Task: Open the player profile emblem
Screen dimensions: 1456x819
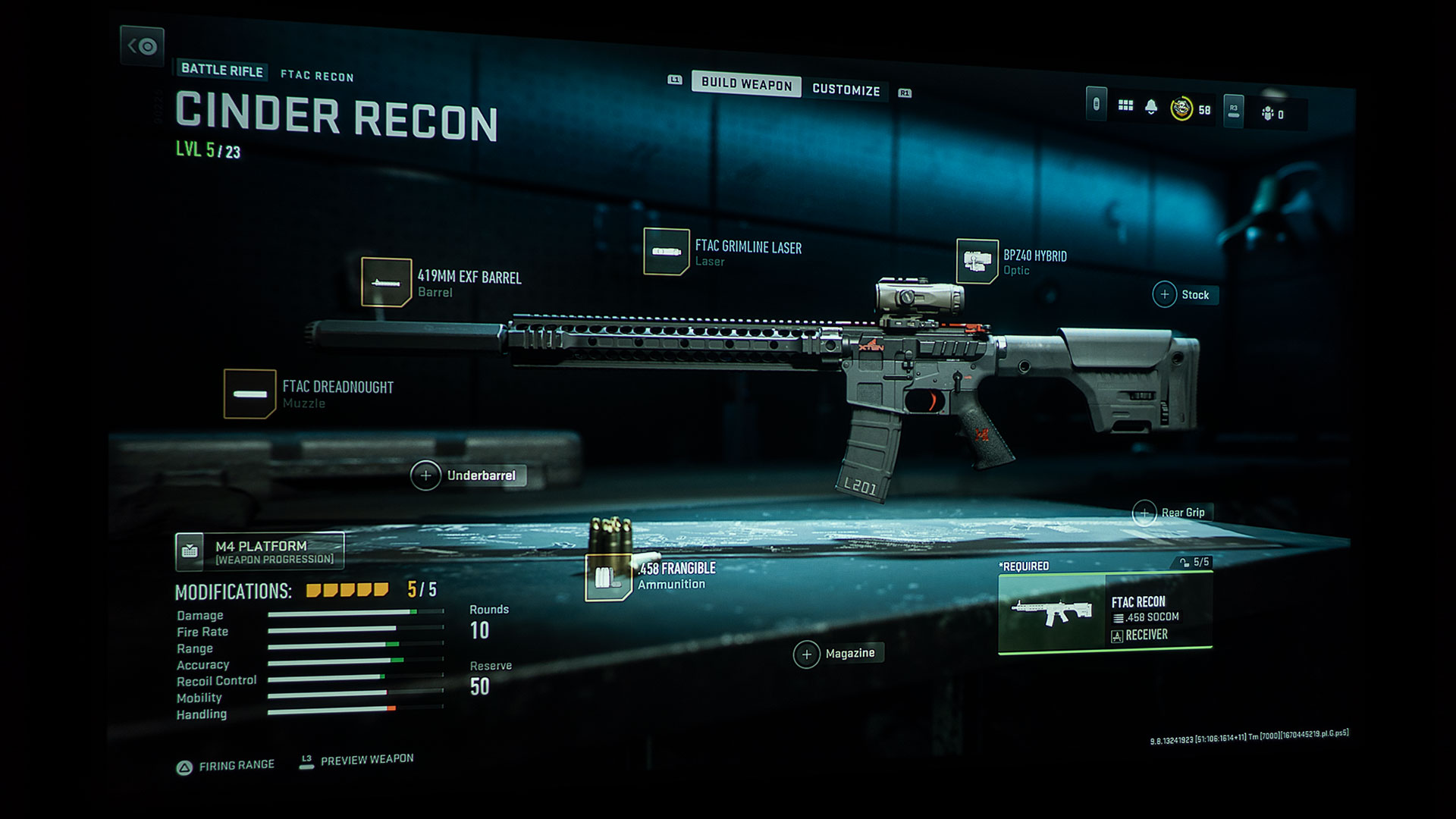Action: click(x=1181, y=109)
